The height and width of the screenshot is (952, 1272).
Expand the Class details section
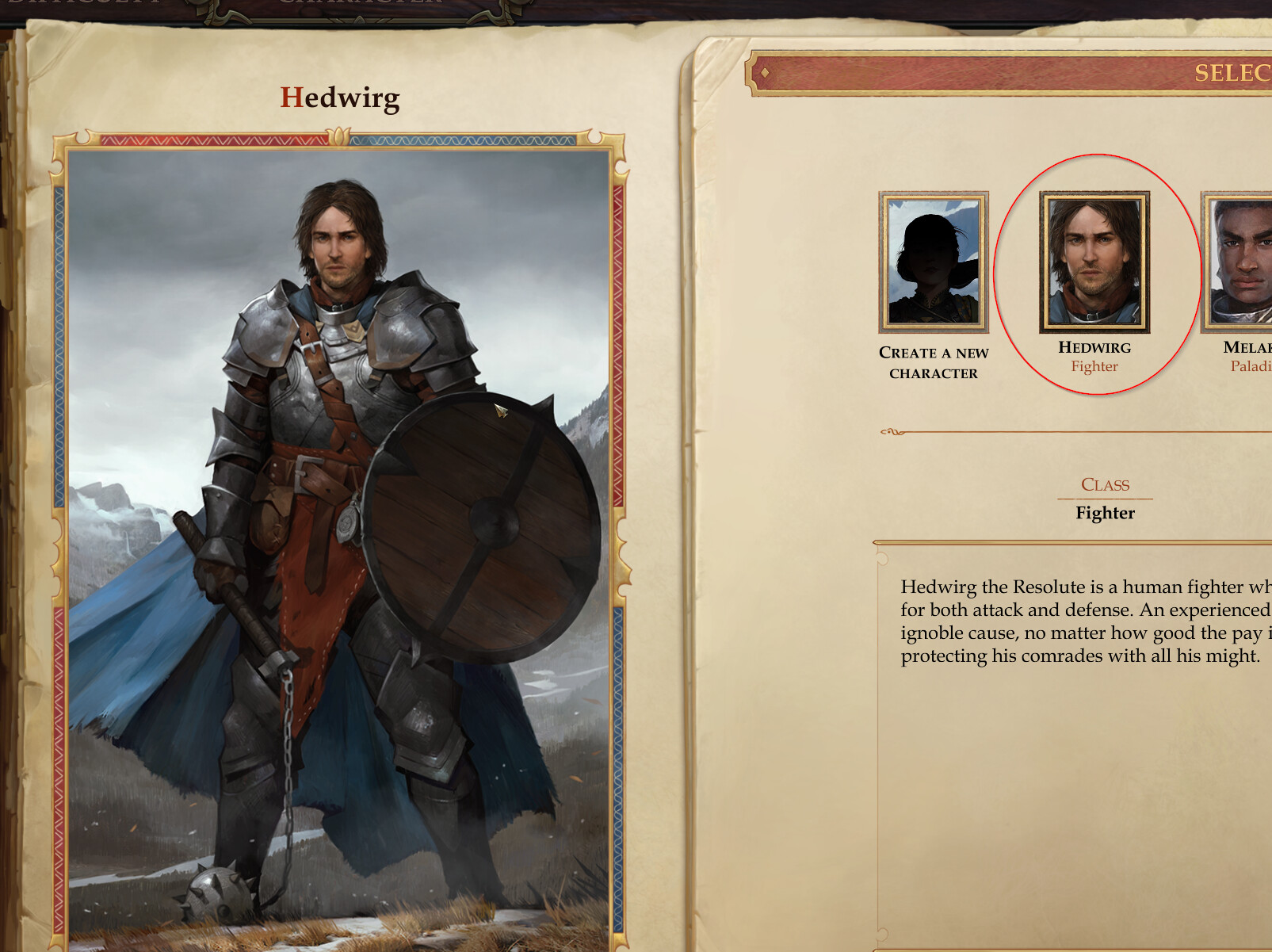point(1105,485)
